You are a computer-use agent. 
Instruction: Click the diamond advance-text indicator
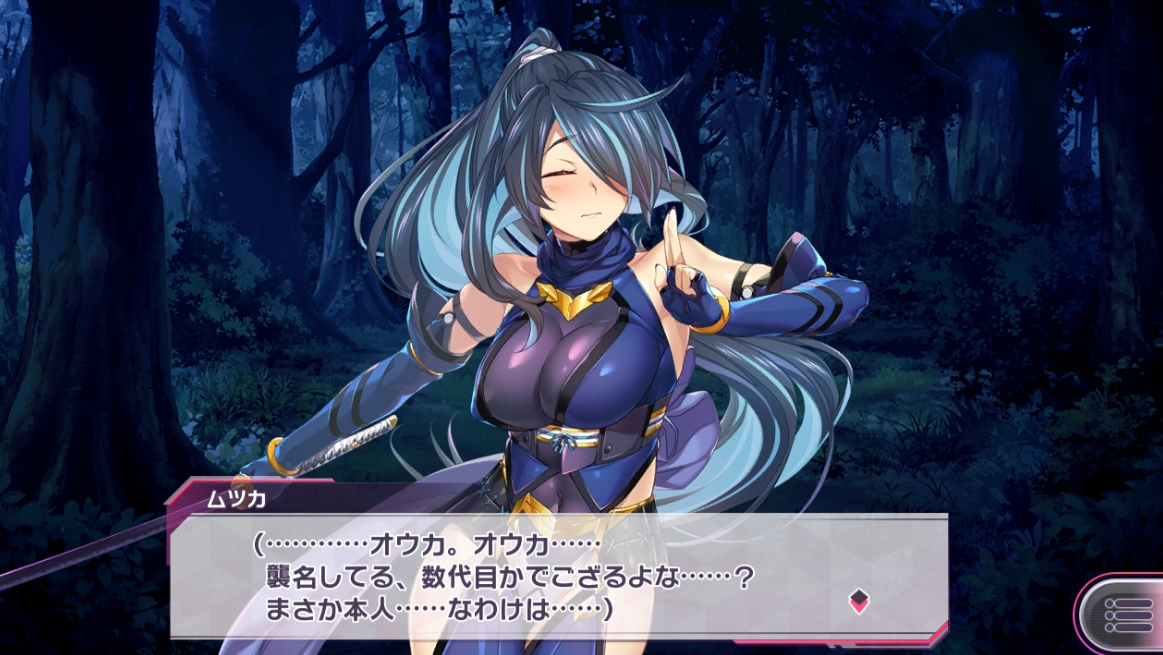coord(858,601)
